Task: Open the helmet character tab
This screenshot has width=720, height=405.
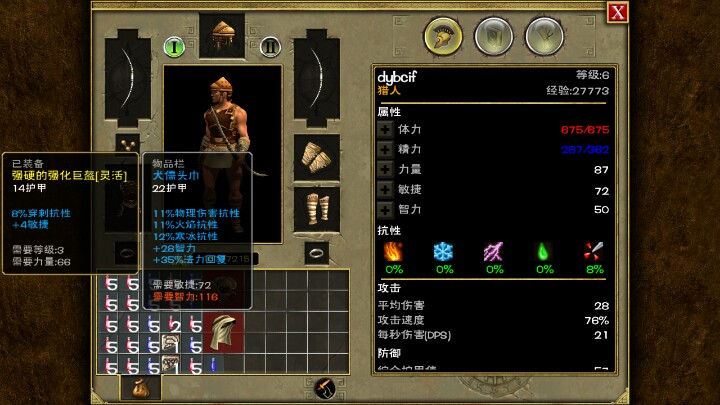Action: [x=440, y=36]
